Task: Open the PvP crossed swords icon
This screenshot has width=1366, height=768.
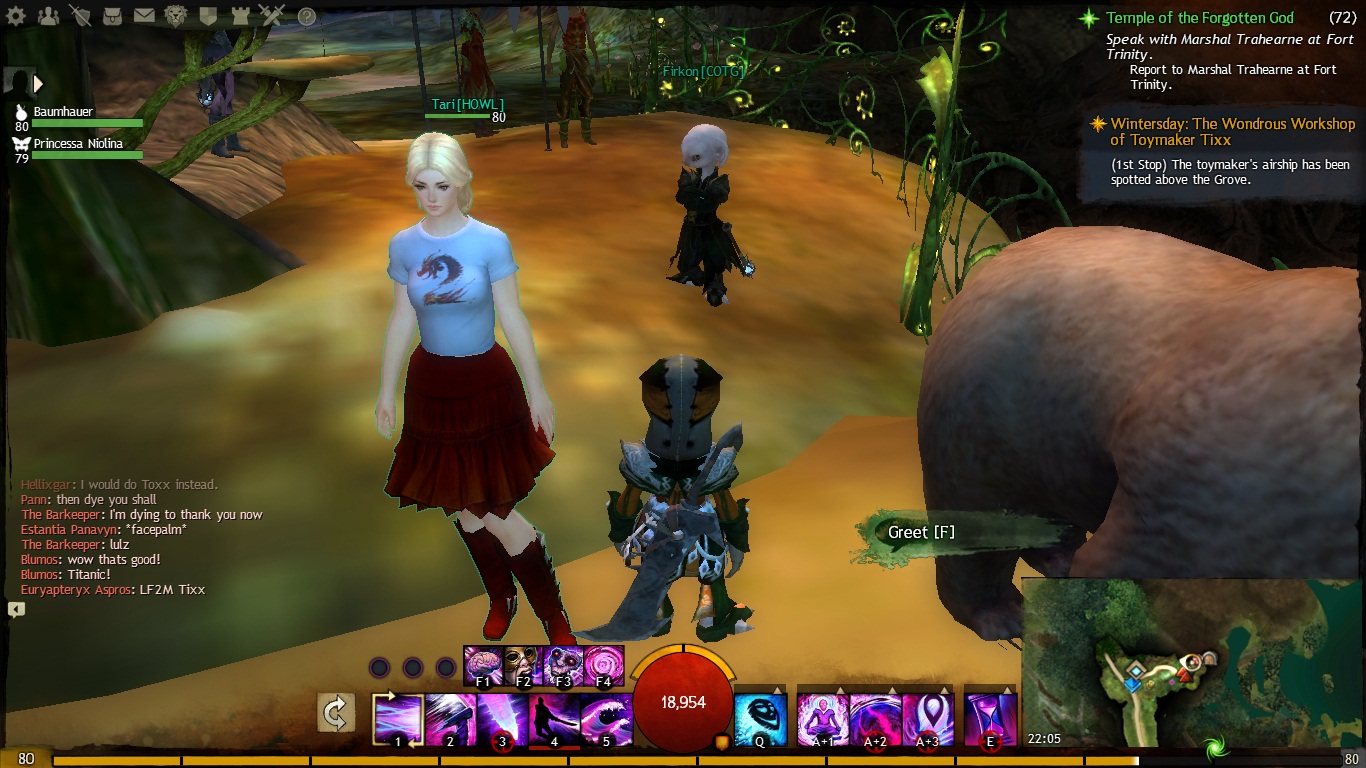Action: tap(272, 16)
